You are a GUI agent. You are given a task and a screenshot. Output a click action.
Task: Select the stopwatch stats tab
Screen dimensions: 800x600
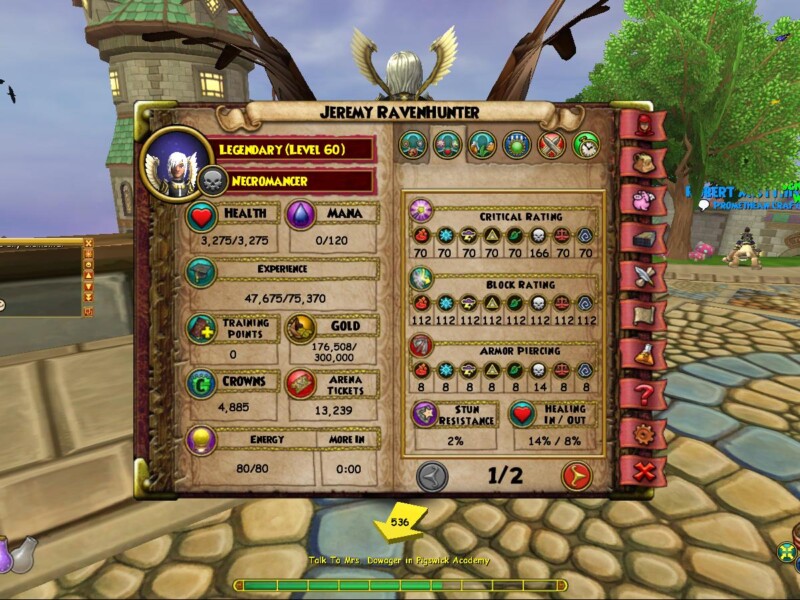[586, 145]
